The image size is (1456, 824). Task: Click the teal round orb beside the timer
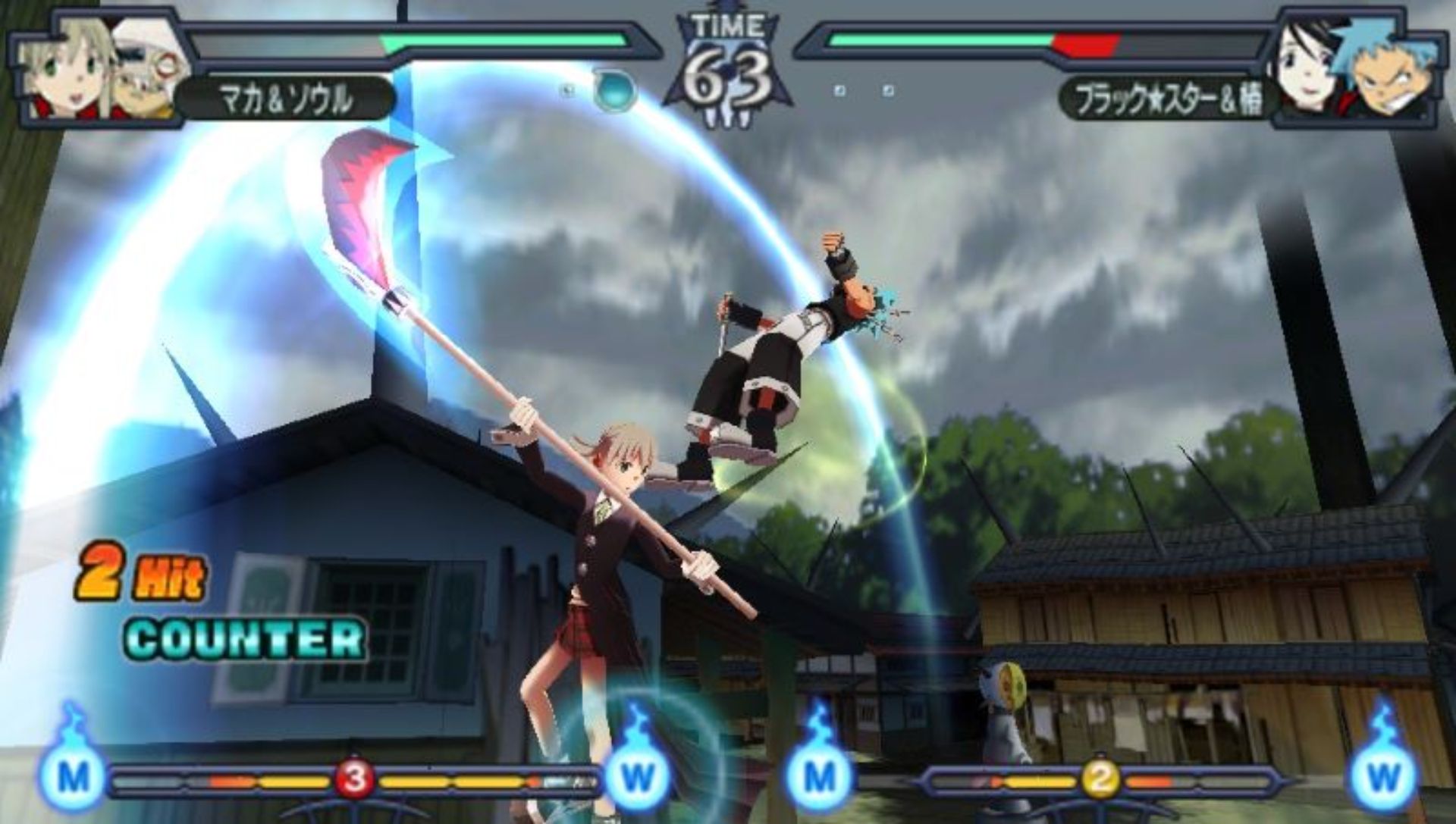pos(611,90)
